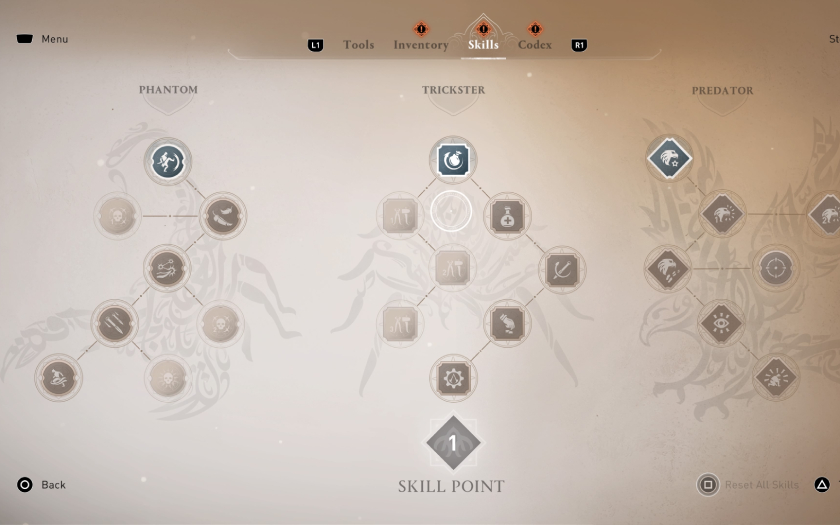Image resolution: width=840 pixels, height=525 pixels.
Task: Select the Skills tab
Action: [483, 45]
